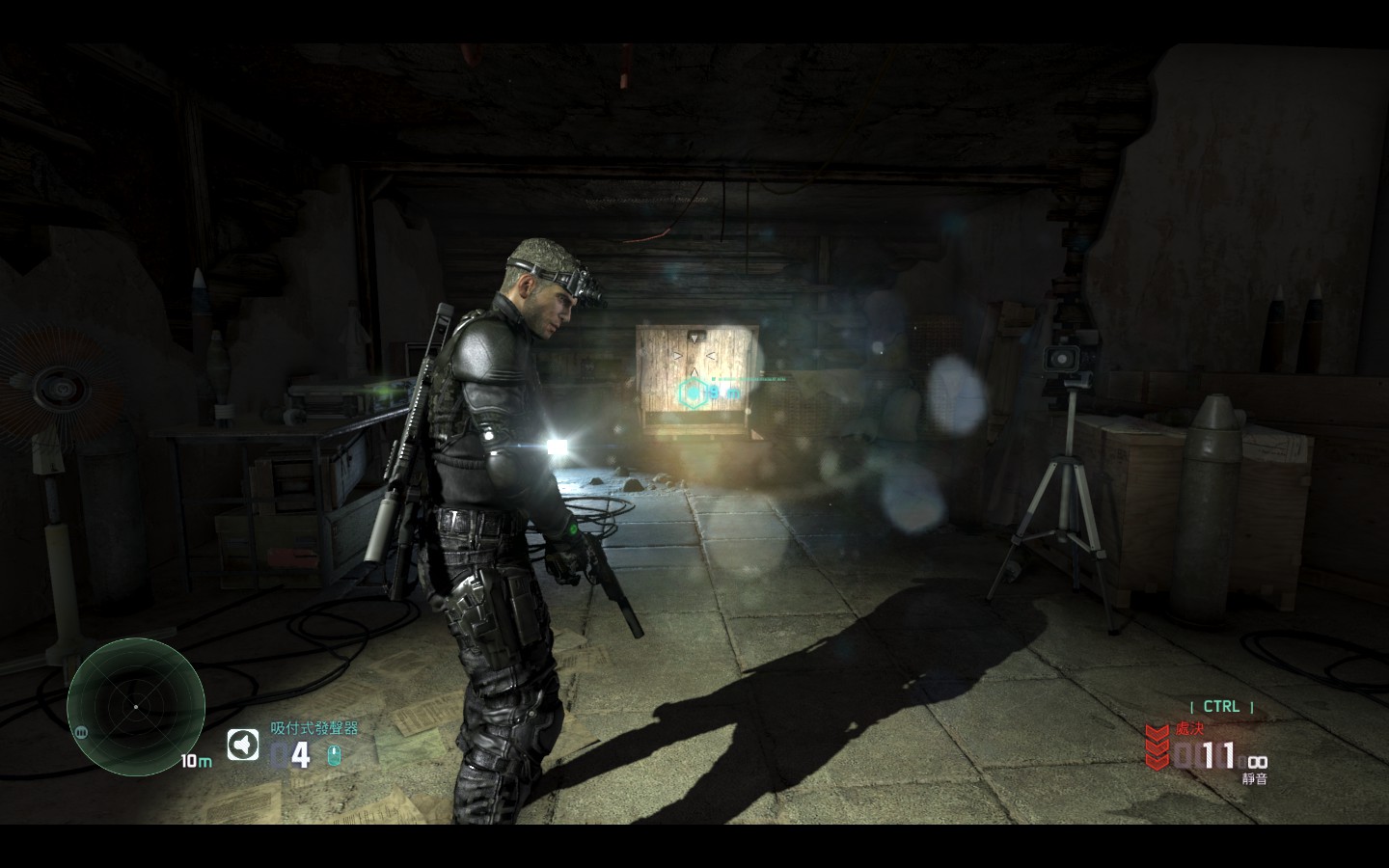Click the white downward arrow on the wooden crate
Viewport: 1389px width, 868px height.
694,338
